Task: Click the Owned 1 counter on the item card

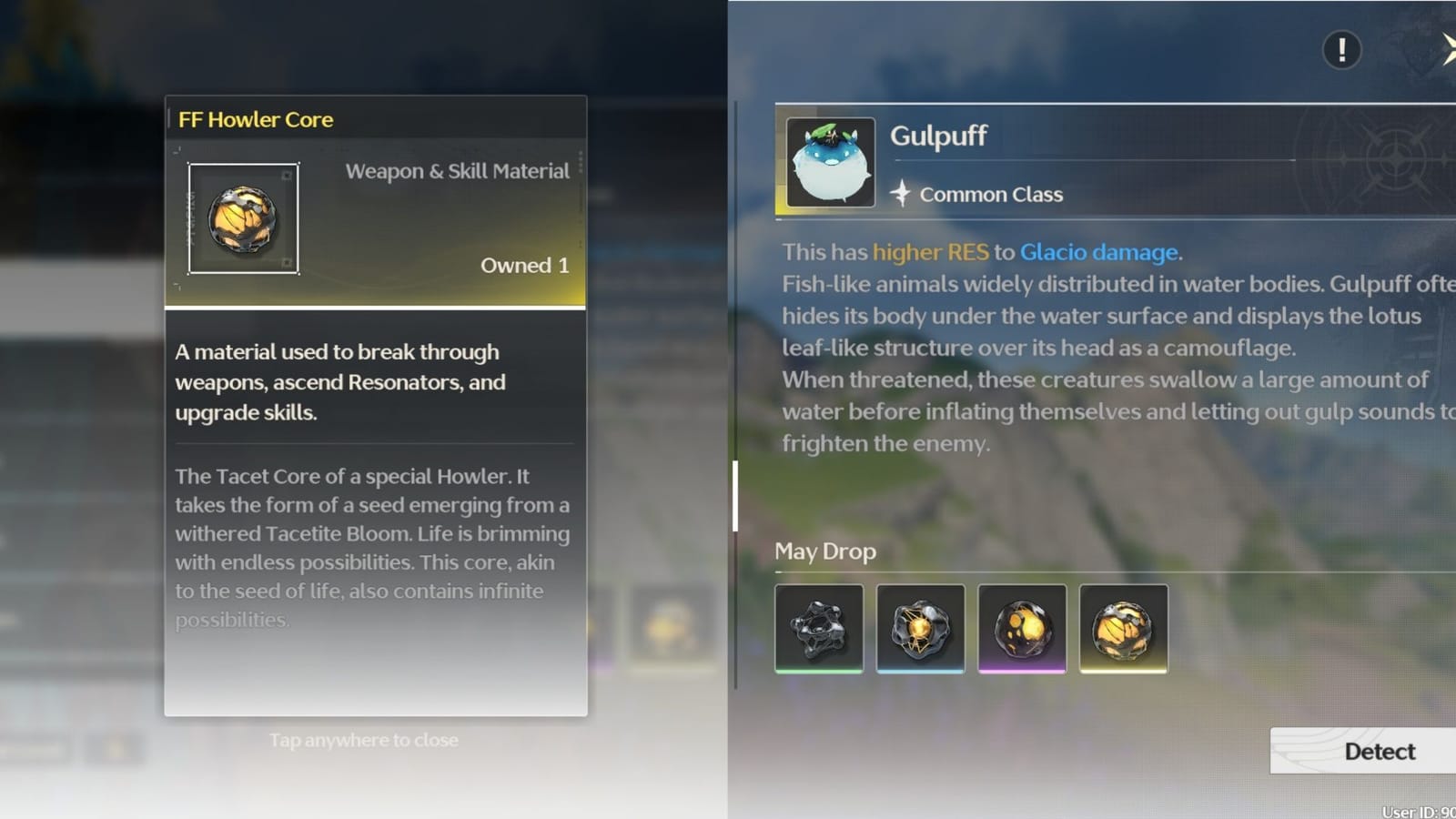Action: [524, 265]
